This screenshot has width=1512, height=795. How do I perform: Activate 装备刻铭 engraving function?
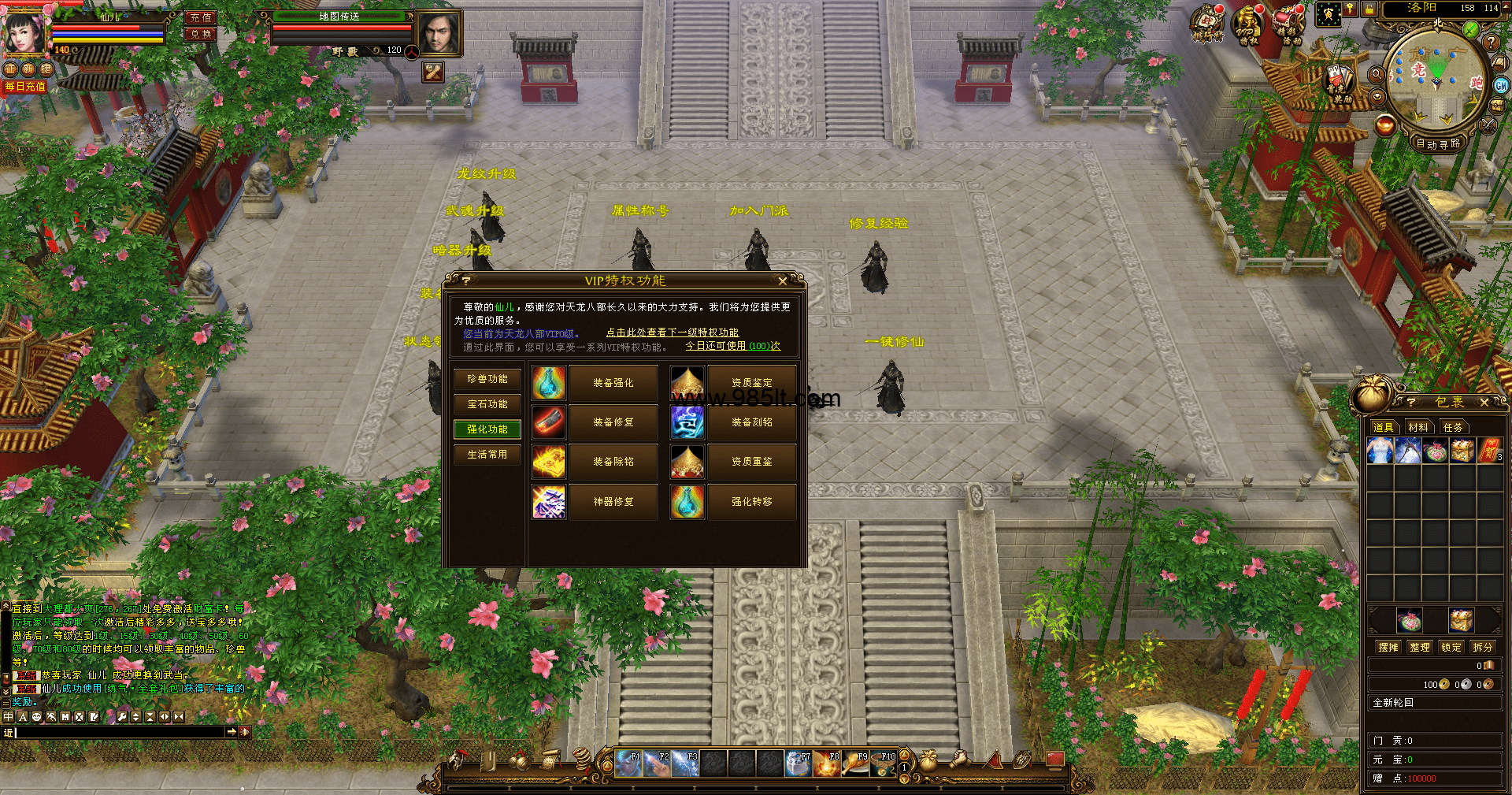pos(751,422)
